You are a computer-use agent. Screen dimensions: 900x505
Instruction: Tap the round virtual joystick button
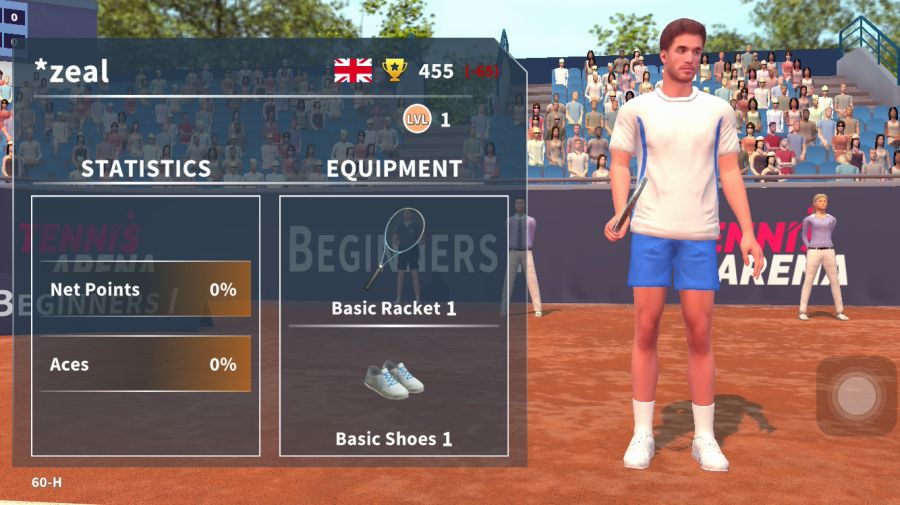tap(856, 396)
